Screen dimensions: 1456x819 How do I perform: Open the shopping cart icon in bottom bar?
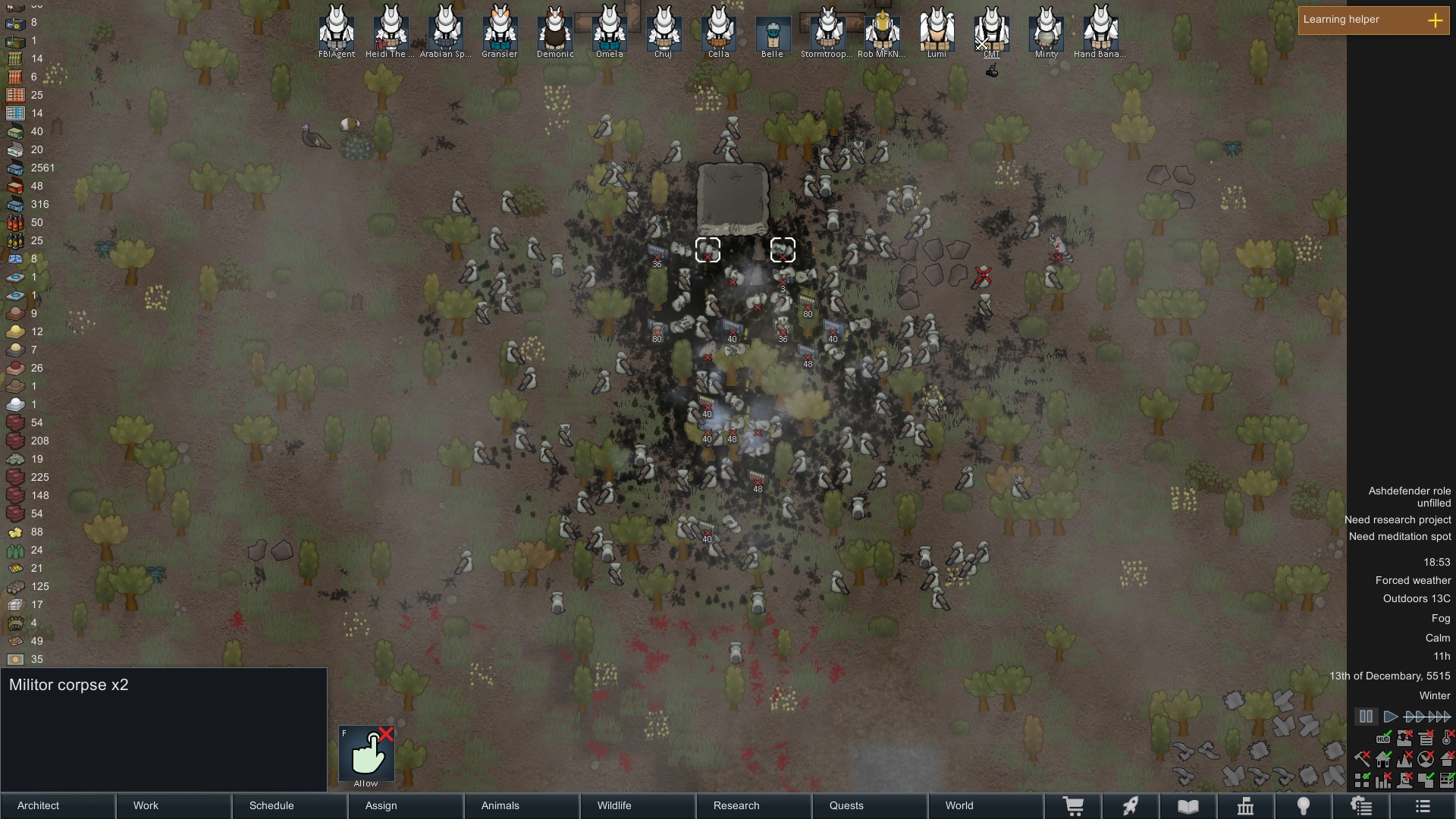tap(1073, 806)
